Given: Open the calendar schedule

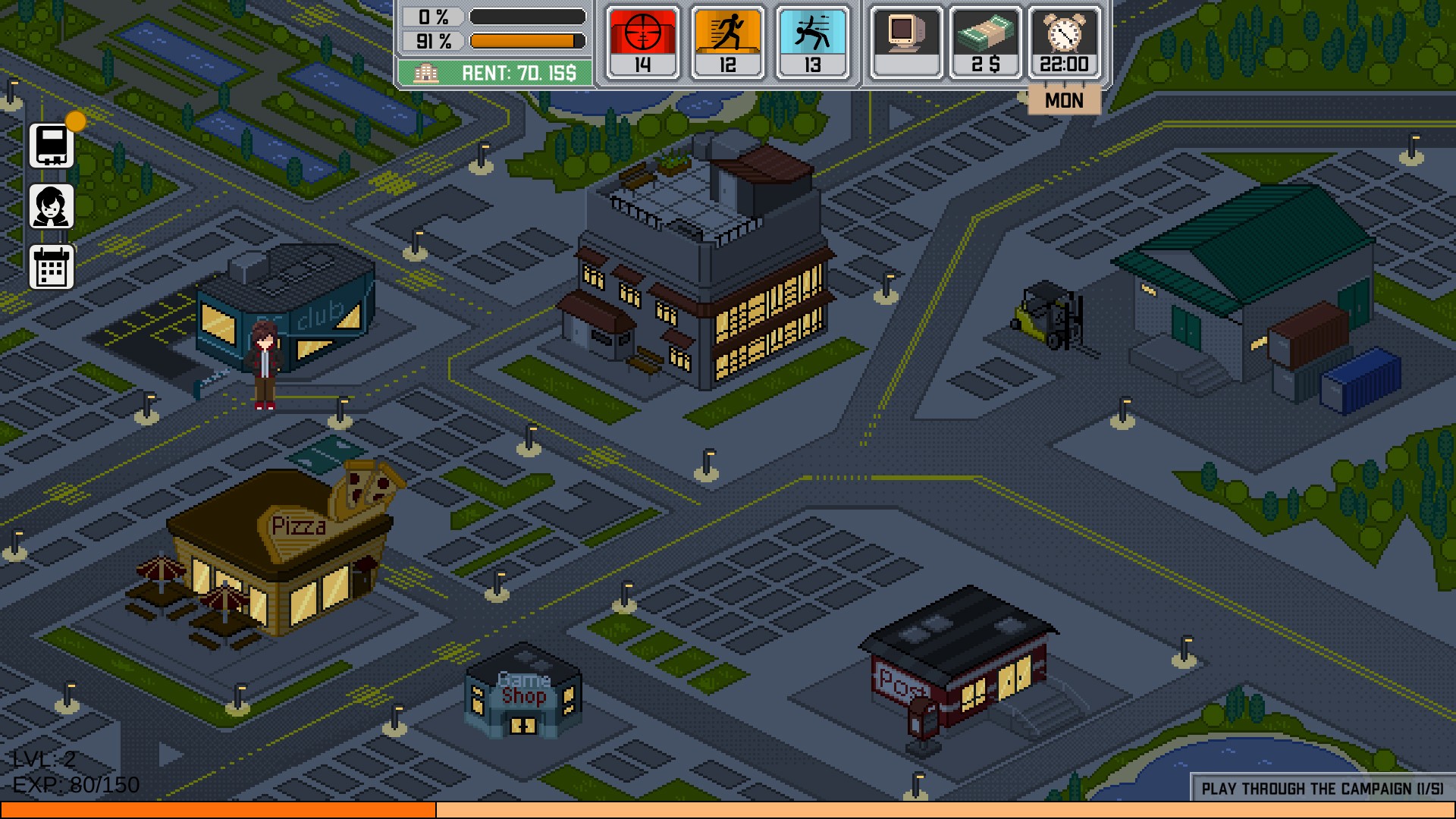Looking at the screenshot, I should 52,267.
